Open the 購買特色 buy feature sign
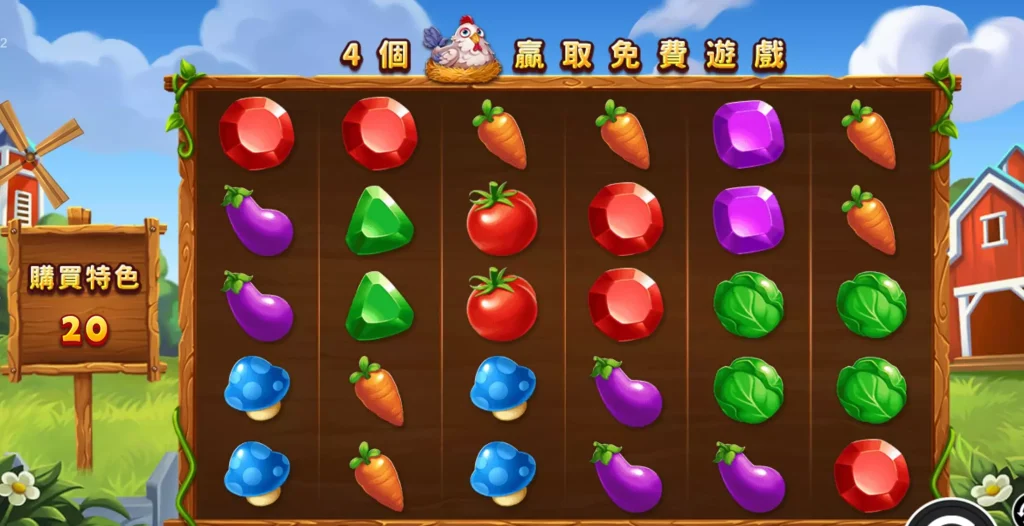Viewport: 1024px width, 526px height. point(84,299)
